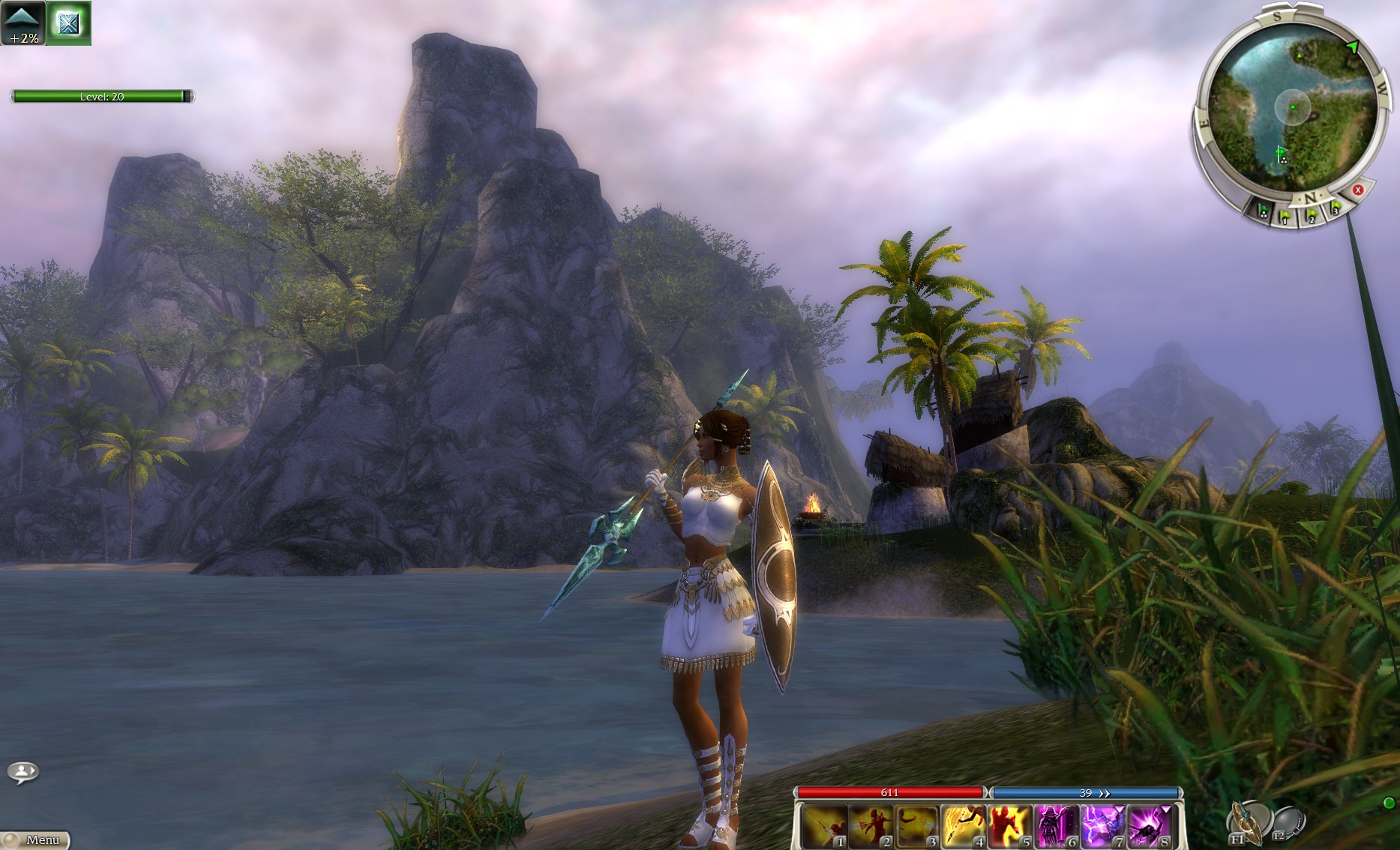This screenshot has width=1400, height=850.
Task: Clear flags with the red X button
Action: tap(1357, 190)
